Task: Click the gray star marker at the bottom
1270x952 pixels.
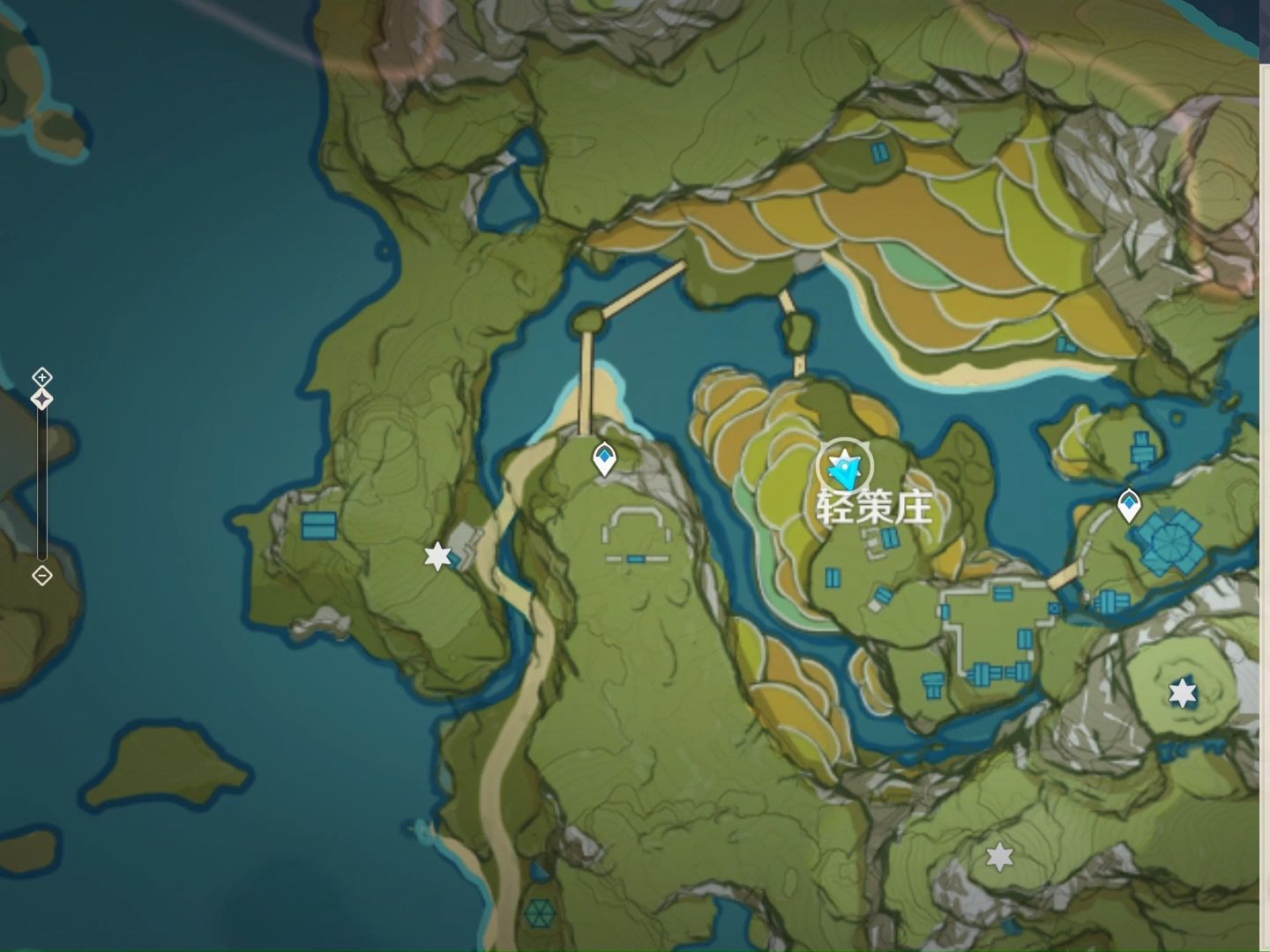Action: (x=997, y=856)
